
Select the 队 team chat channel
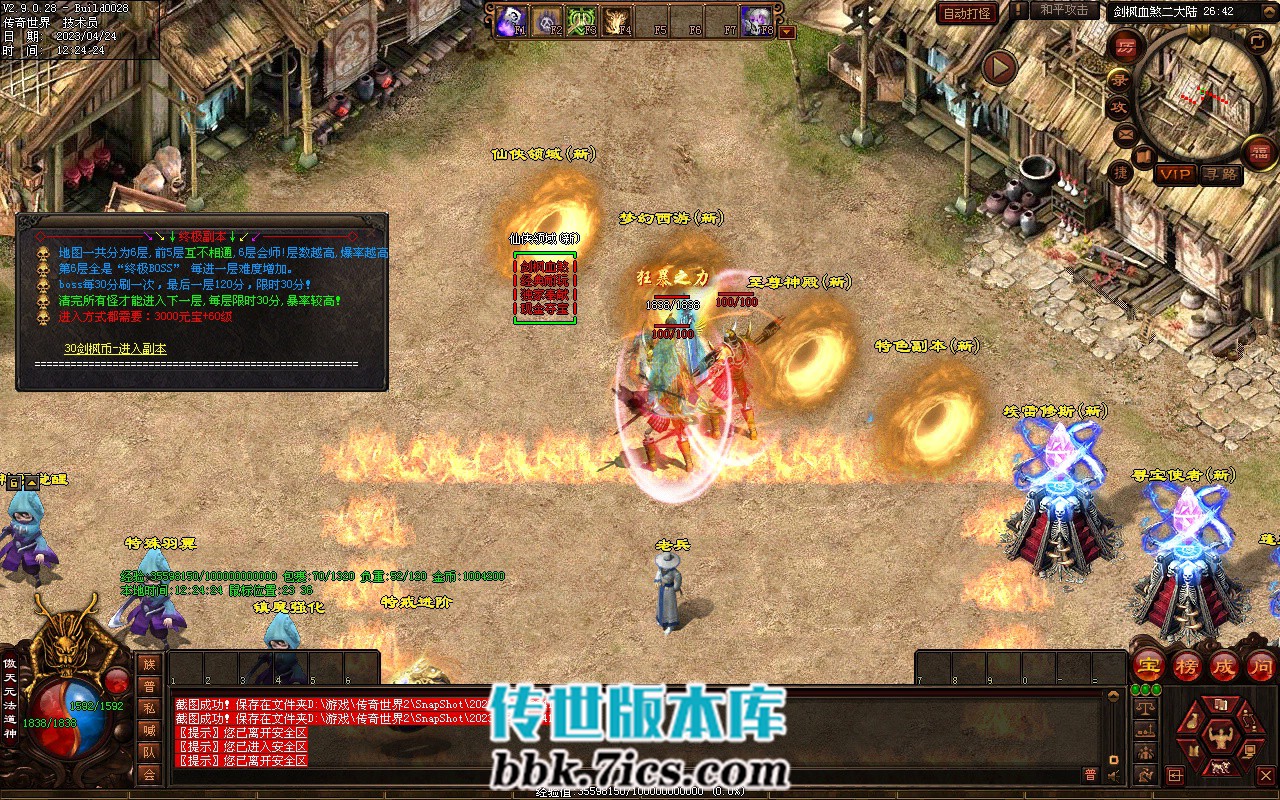[149, 752]
